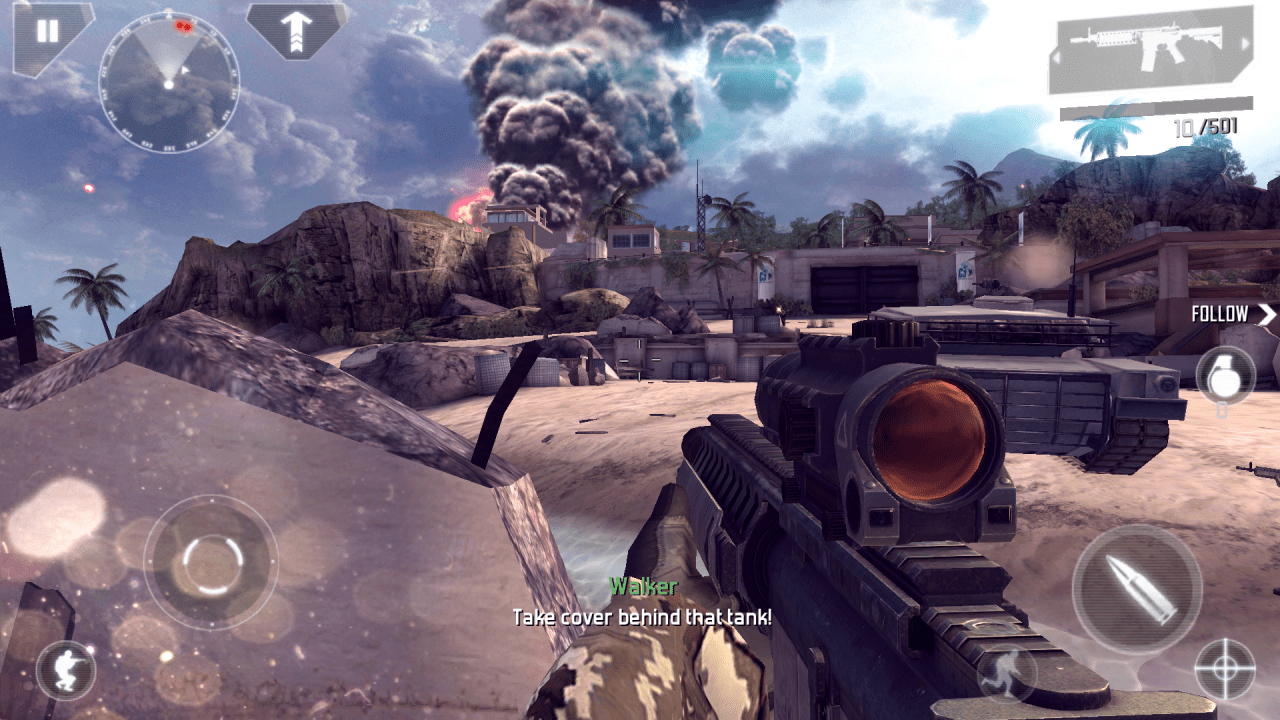Toggle crouch with the kneeling soldier icon
Image resolution: width=1280 pixels, height=720 pixels.
(x=66, y=670)
